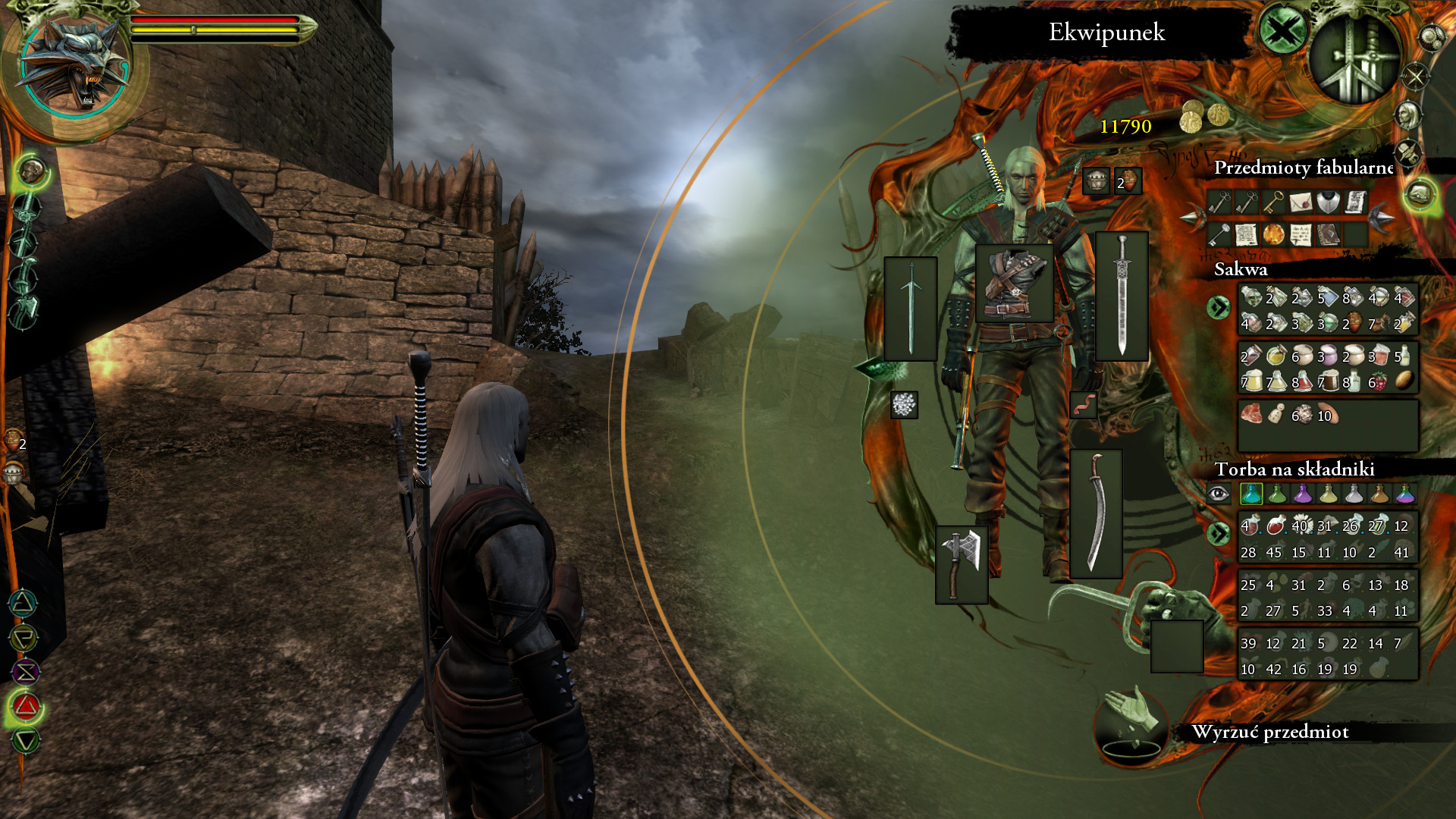The height and width of the screenshot is (819, 1456).
Task: Toggle the eye filter in ingredients bag
Action: [1218, 494]
